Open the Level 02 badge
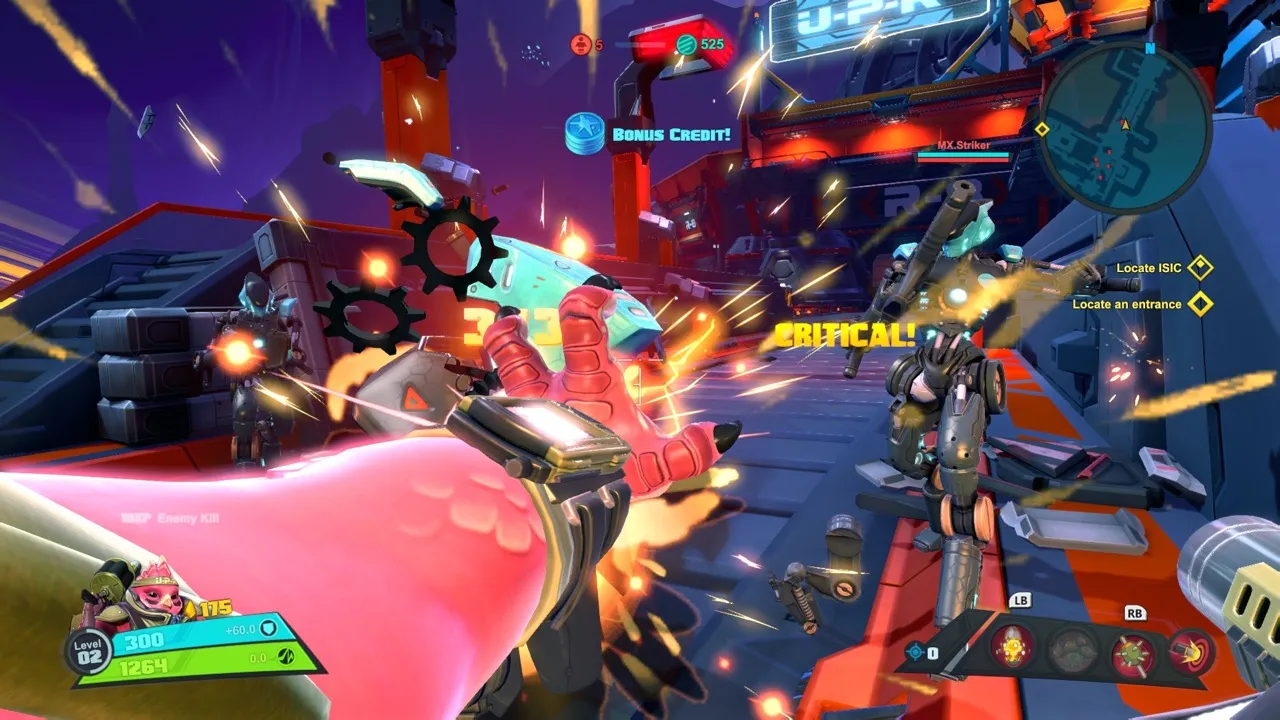1280x720 pixels. click(x=88, y=652)
